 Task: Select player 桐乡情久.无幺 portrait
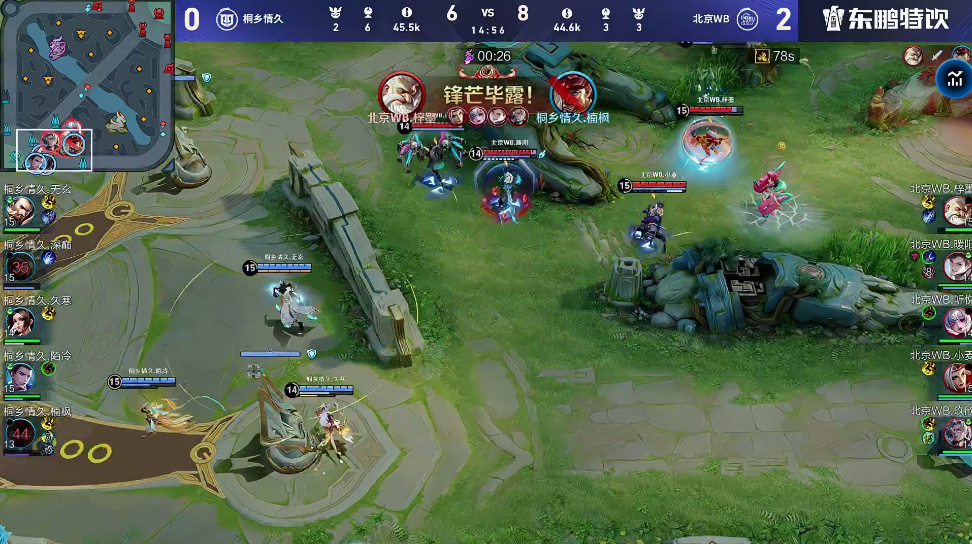(21, 211)
